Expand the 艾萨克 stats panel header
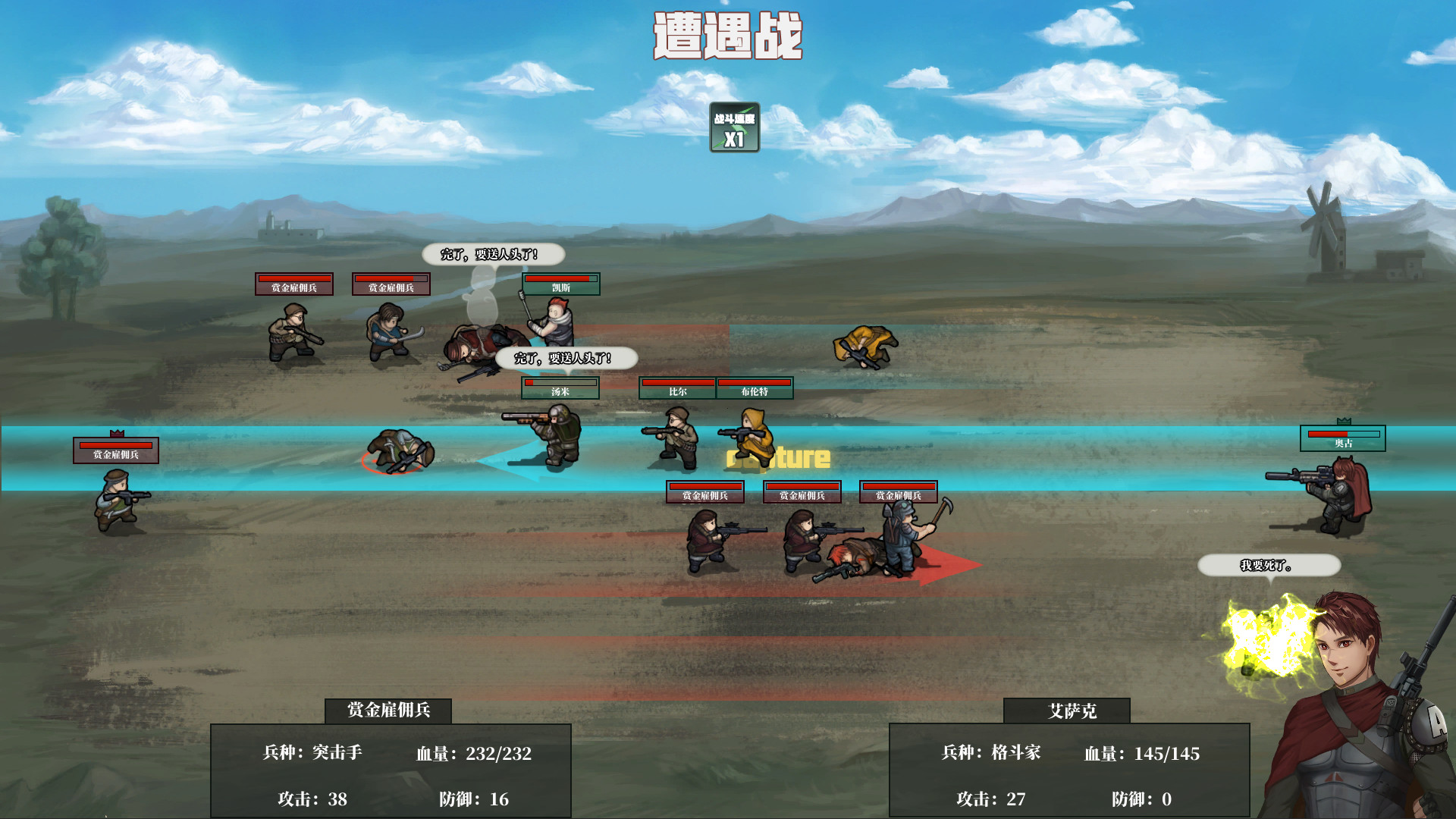 coord(1066,711)
